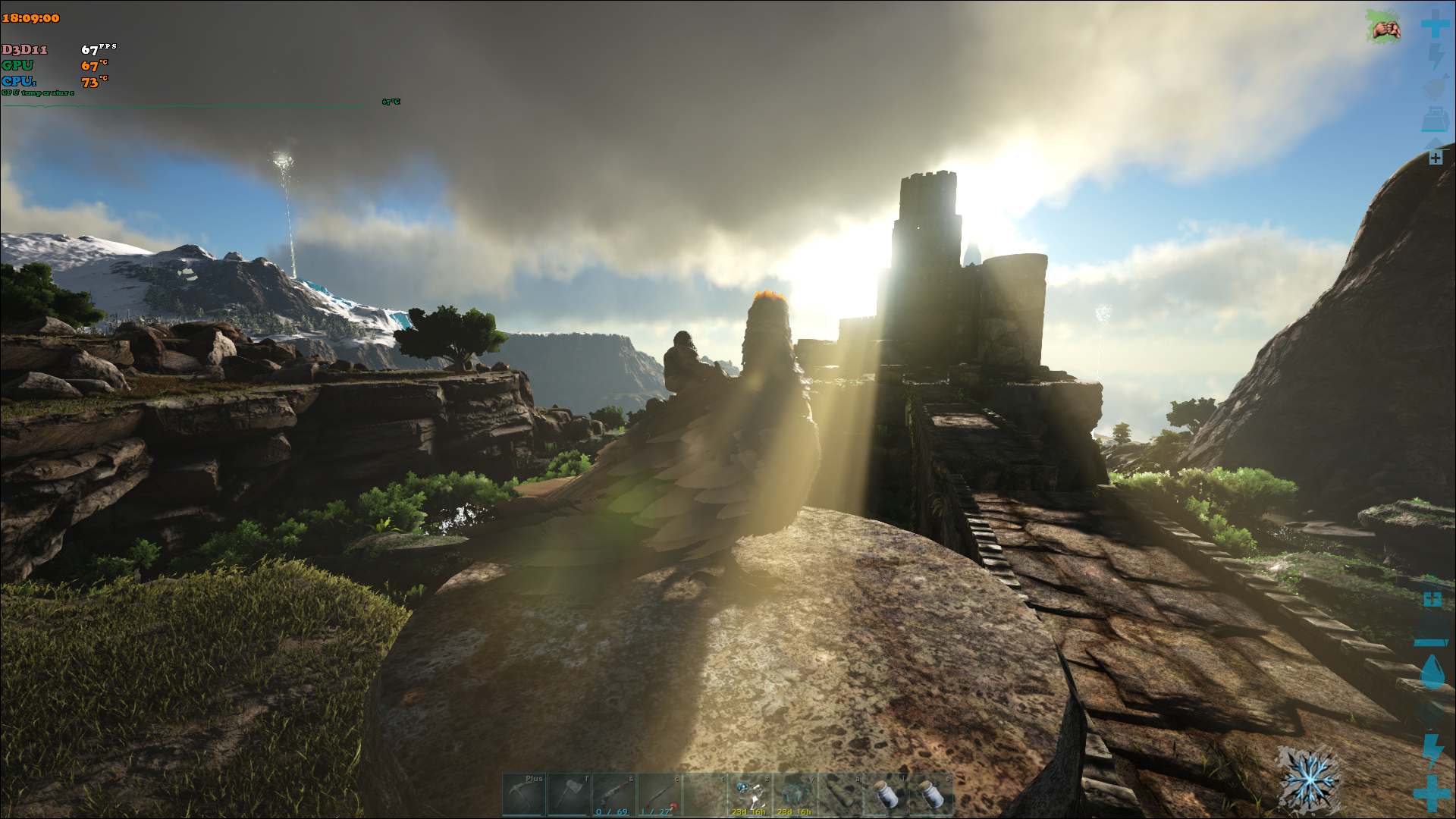Select the firearm slot showing 0 / 69

point(614,794)
